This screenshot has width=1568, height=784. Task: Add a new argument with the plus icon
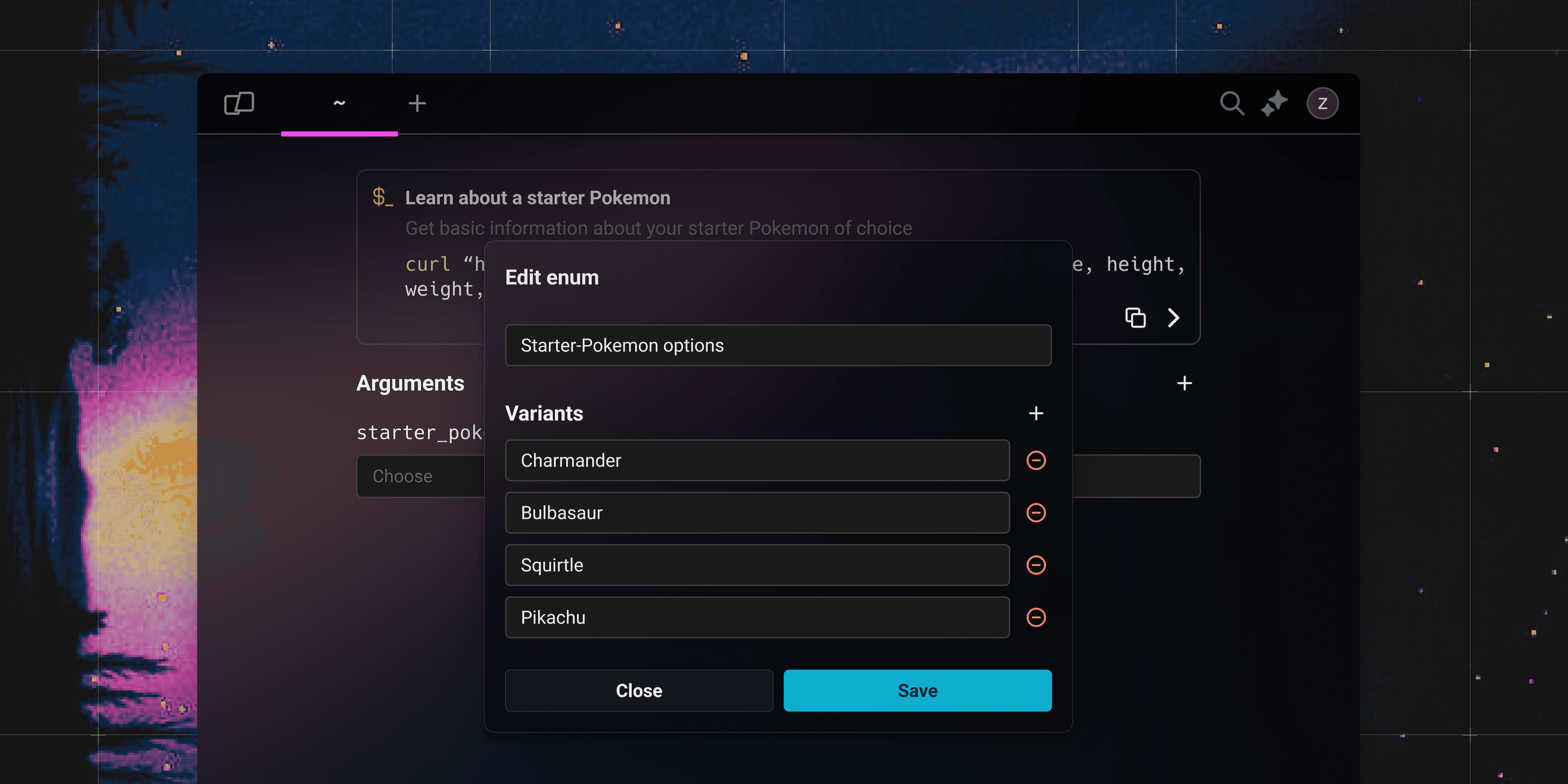point(1184,383)
